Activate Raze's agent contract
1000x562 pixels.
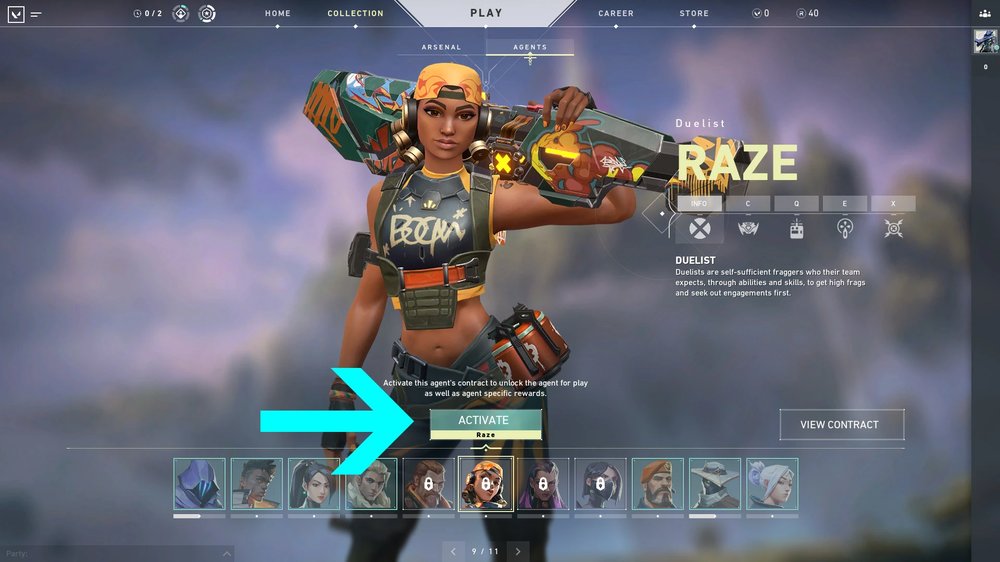(x=485, y=421)
